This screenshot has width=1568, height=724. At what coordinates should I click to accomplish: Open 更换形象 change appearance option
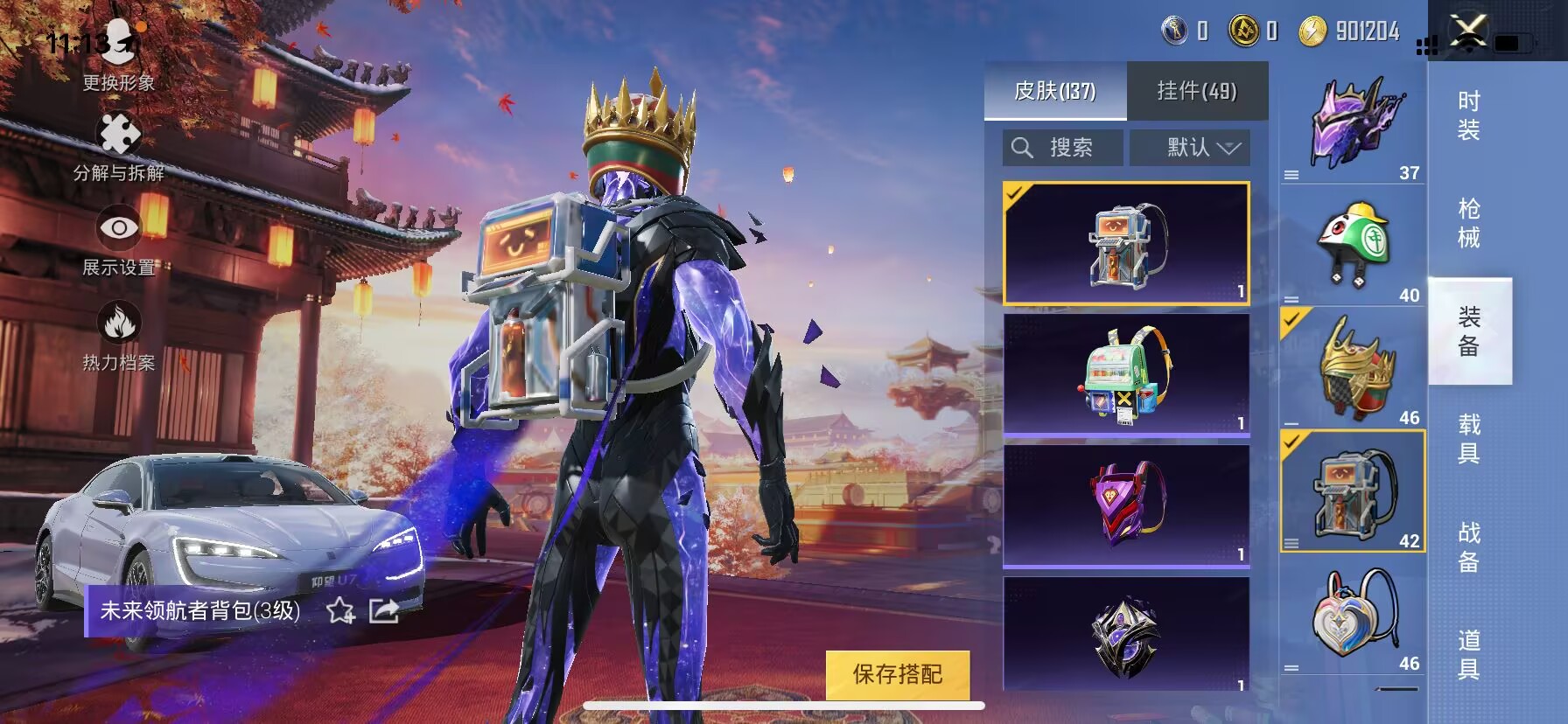coord(119,54)
